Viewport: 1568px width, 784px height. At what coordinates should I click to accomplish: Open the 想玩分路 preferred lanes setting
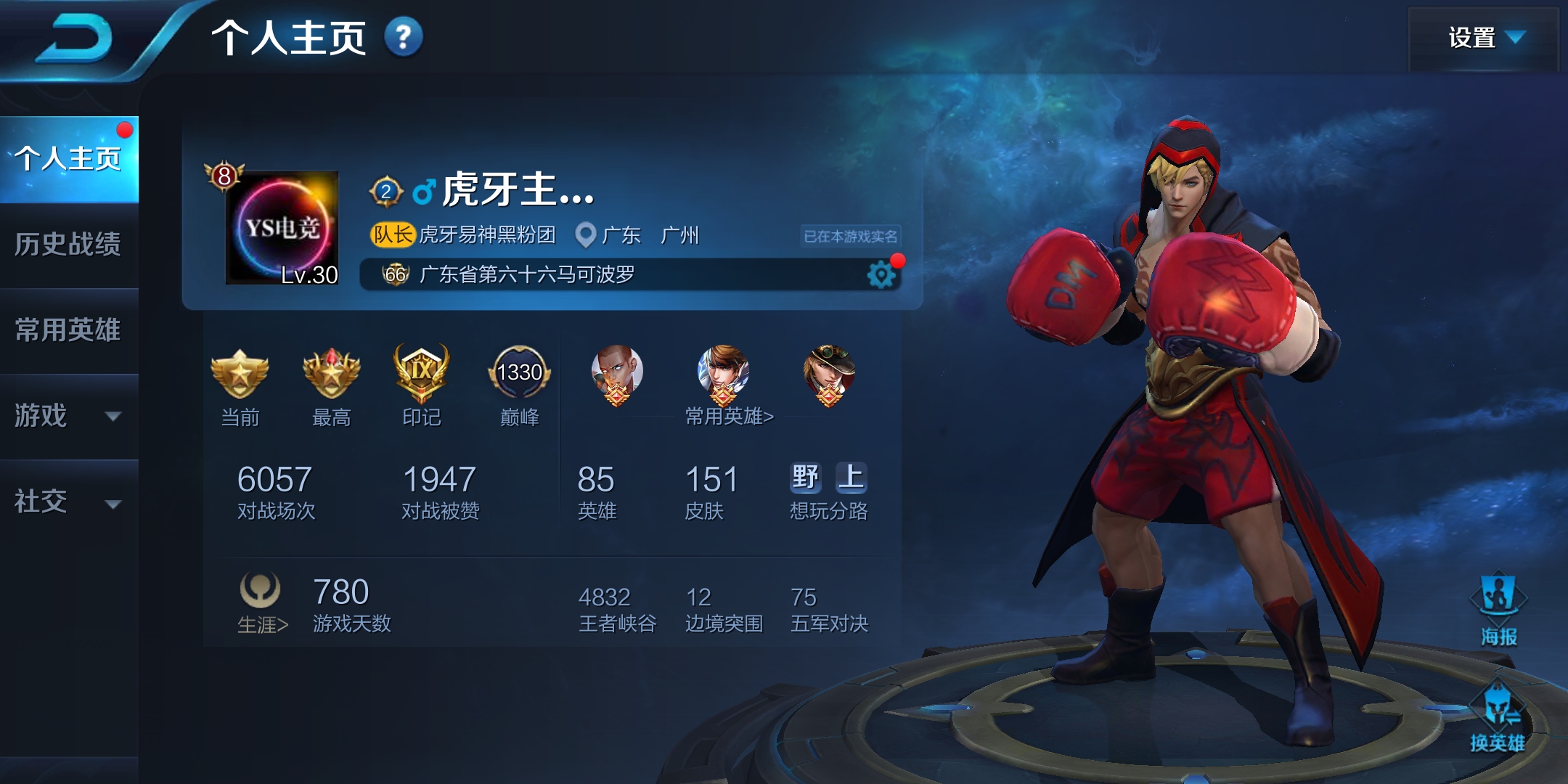(828, 491)
